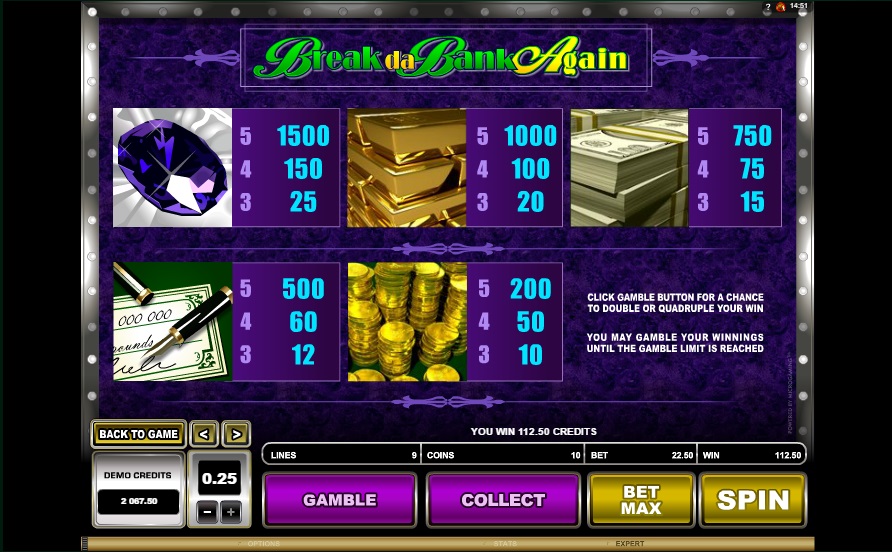Screen dimensions: 892x552
Task: Open the Options menu in the bottom bar
Action: (x=264, y=544)
